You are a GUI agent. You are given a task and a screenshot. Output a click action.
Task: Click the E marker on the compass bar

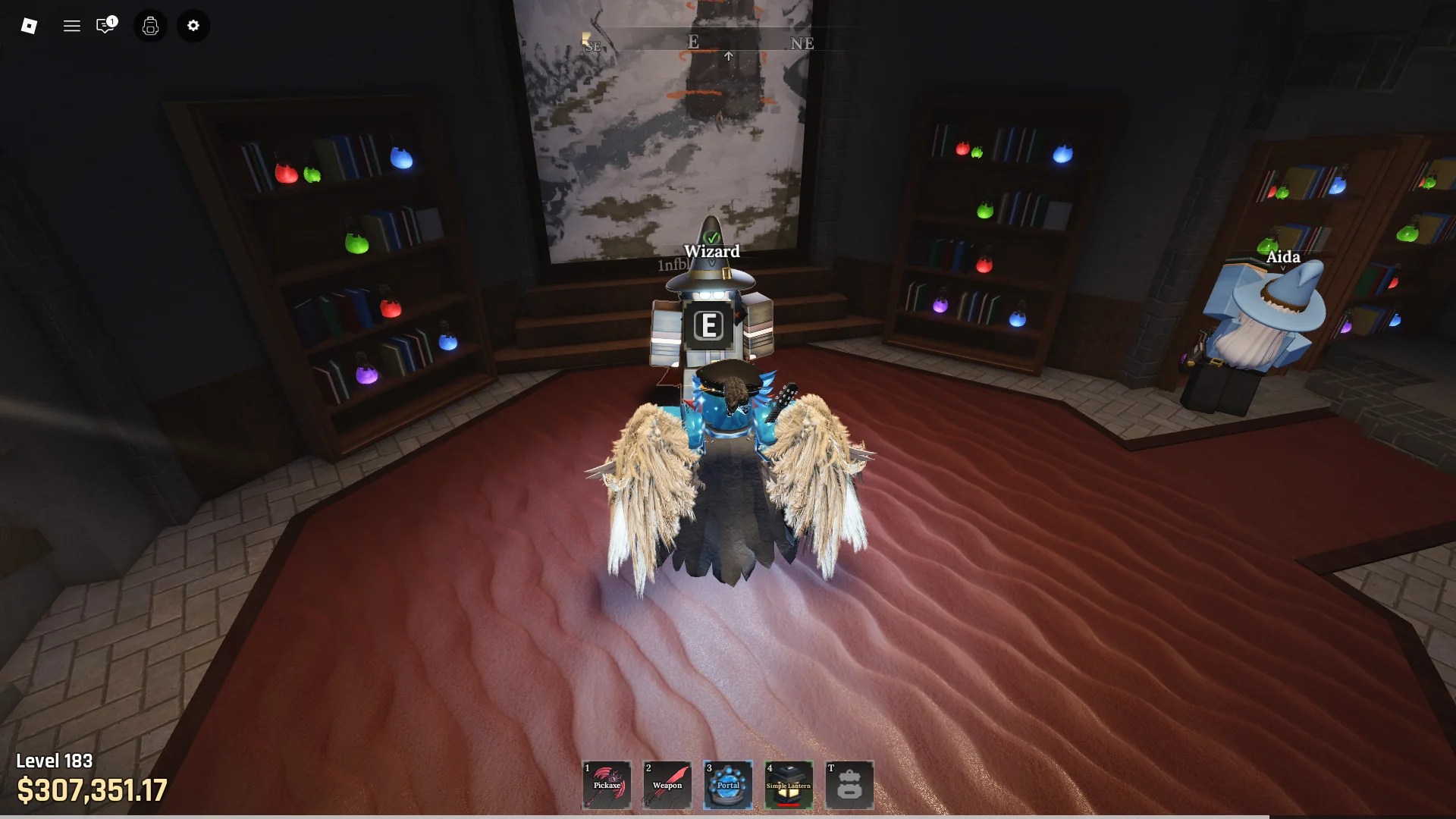(692, 42)
